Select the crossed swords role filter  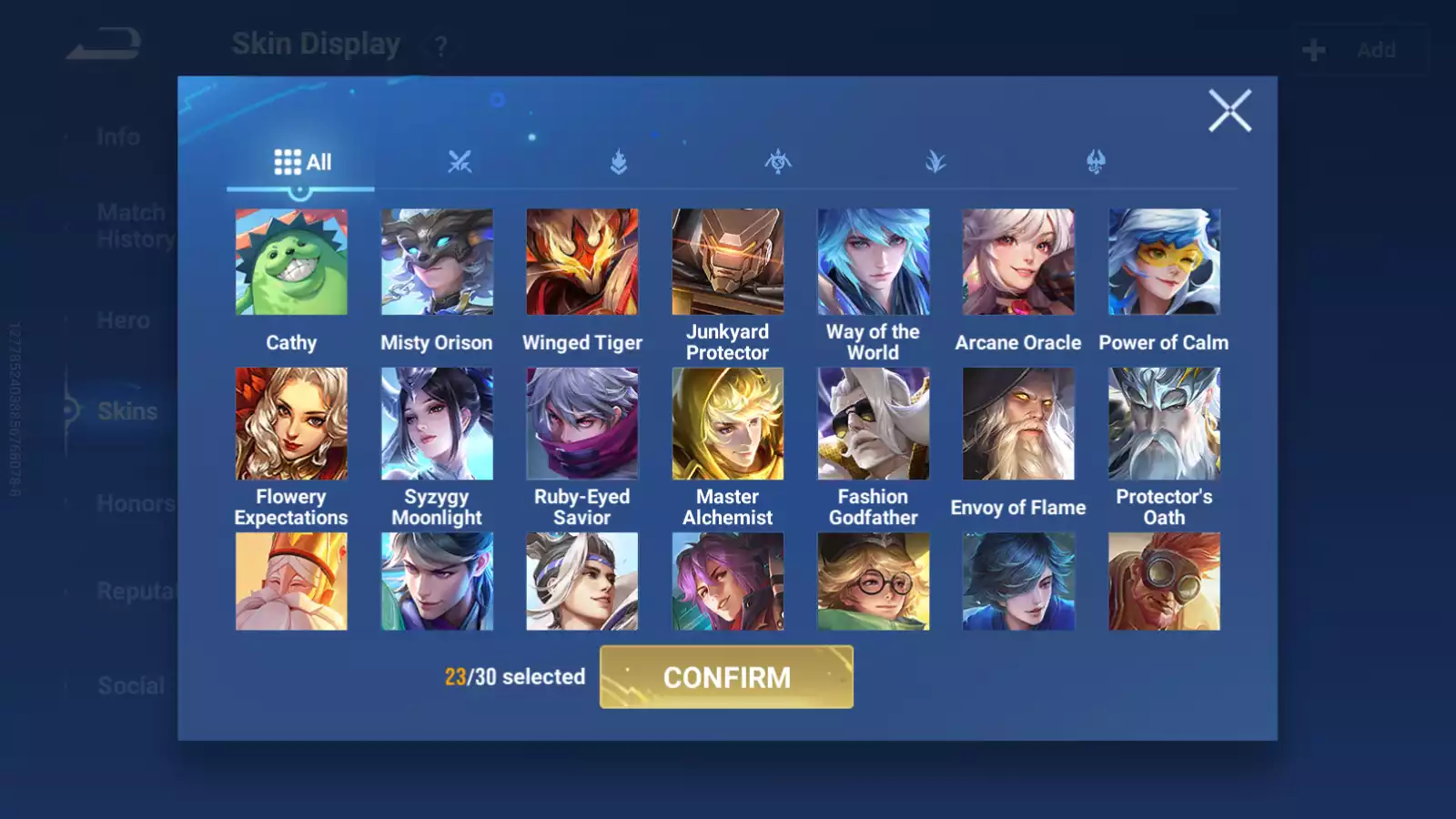[x=460, y=163]
